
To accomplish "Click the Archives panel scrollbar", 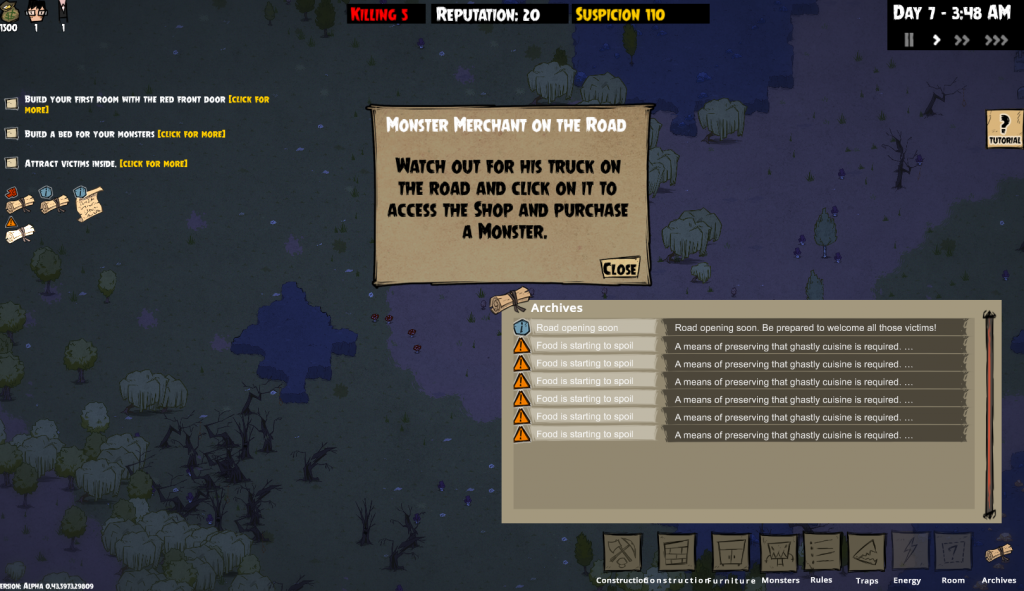I will click(x=990, y=415).
